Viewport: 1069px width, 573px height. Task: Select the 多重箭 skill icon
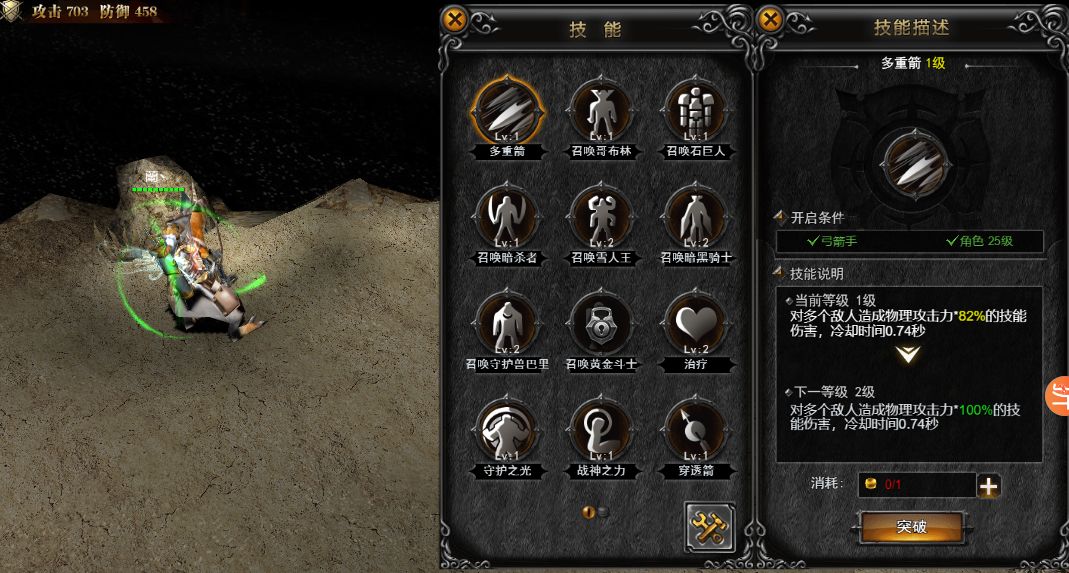[507, 111]
